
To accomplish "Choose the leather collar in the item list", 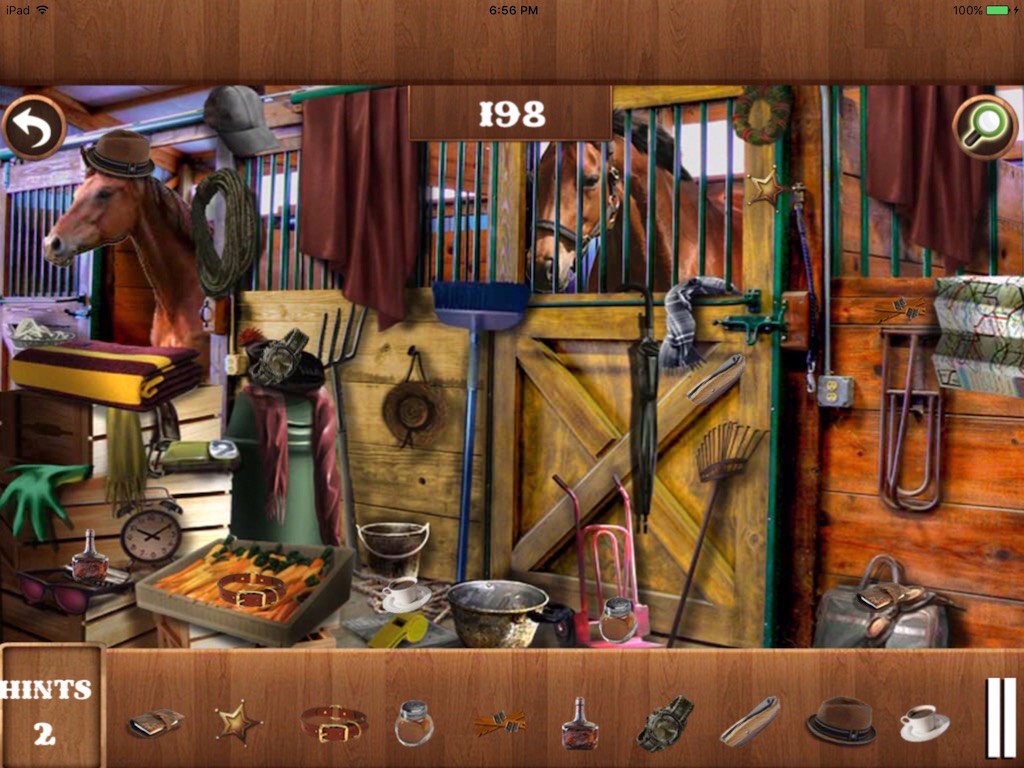I will (x=334, y=722).
